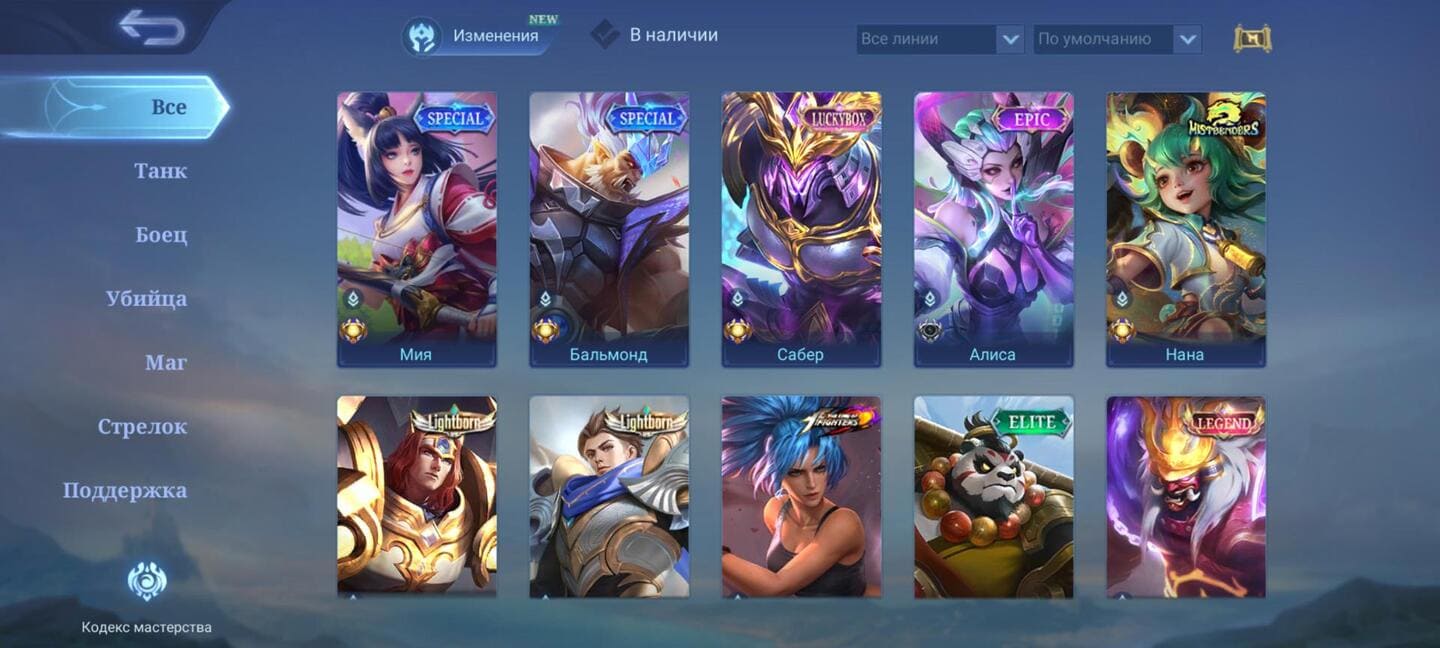Open the По умолчанию sort dropdown
Screen dimensions: 1440x648
tap(1116, 39)
